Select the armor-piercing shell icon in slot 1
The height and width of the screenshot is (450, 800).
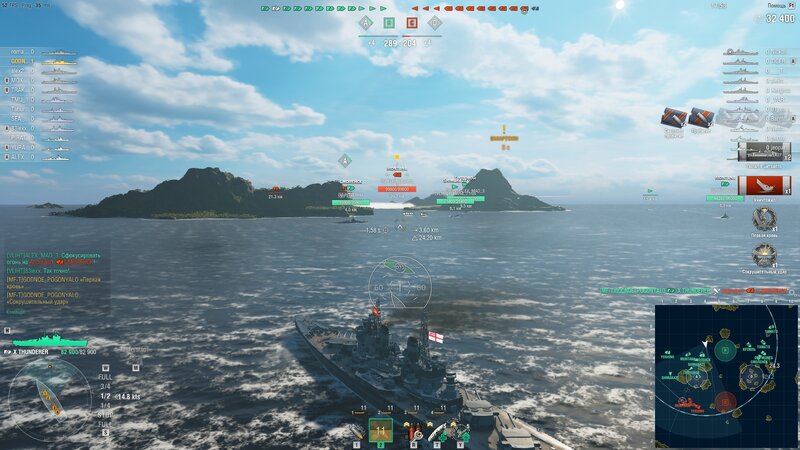356,431
